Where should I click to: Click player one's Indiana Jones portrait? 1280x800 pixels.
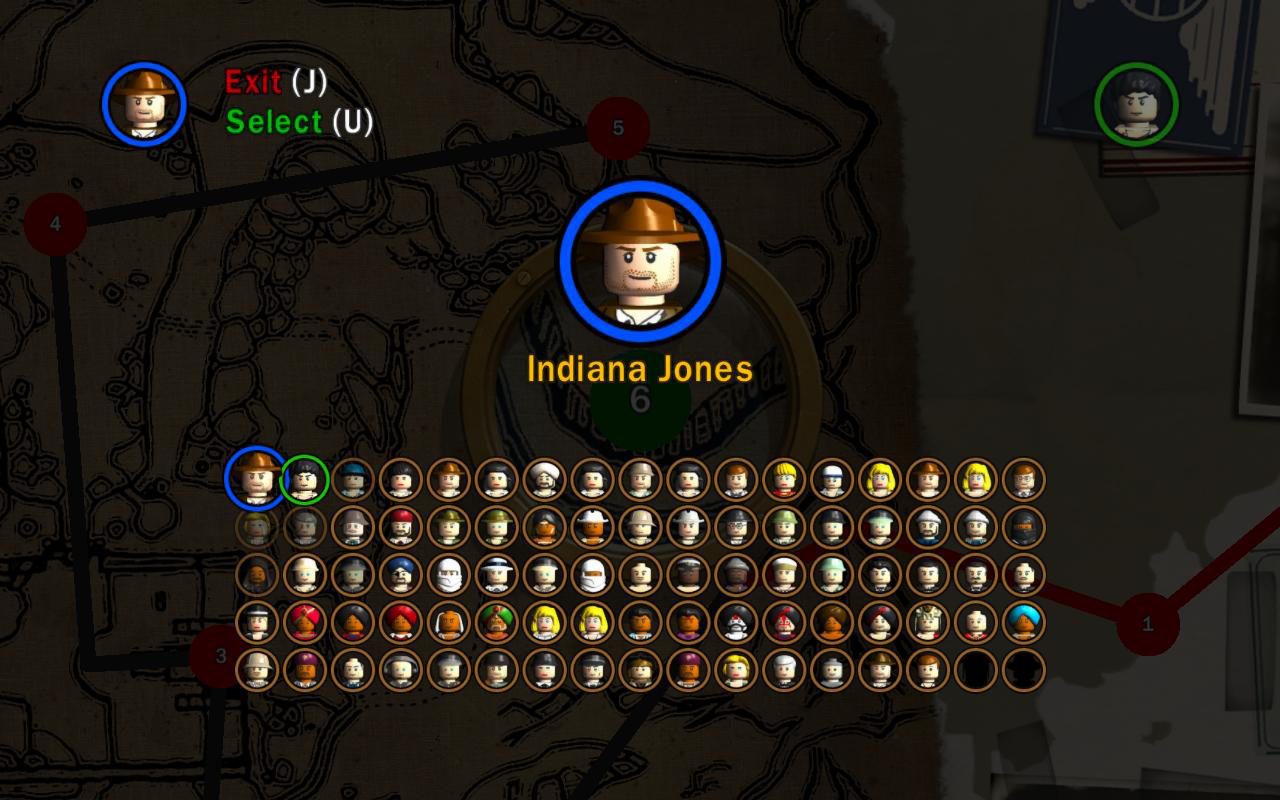(x=144, y=103)
